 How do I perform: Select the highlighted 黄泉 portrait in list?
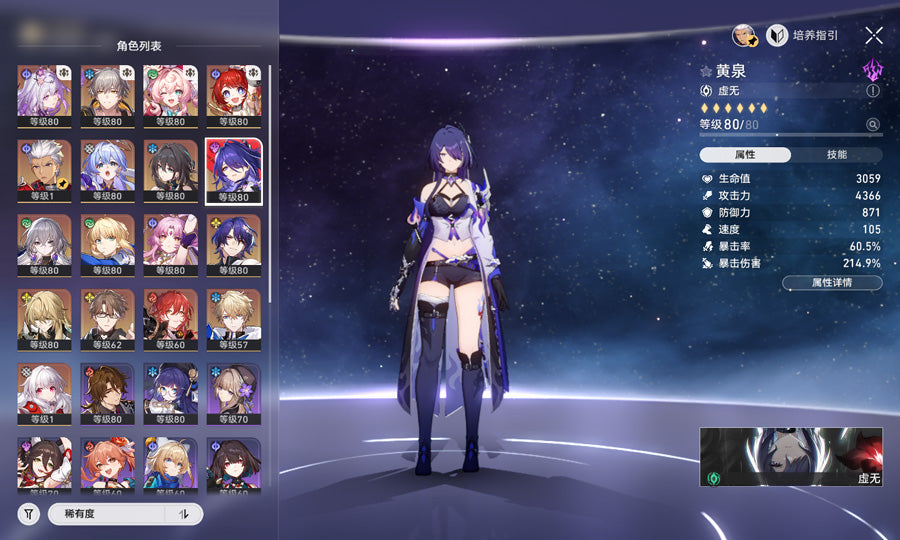234,169
